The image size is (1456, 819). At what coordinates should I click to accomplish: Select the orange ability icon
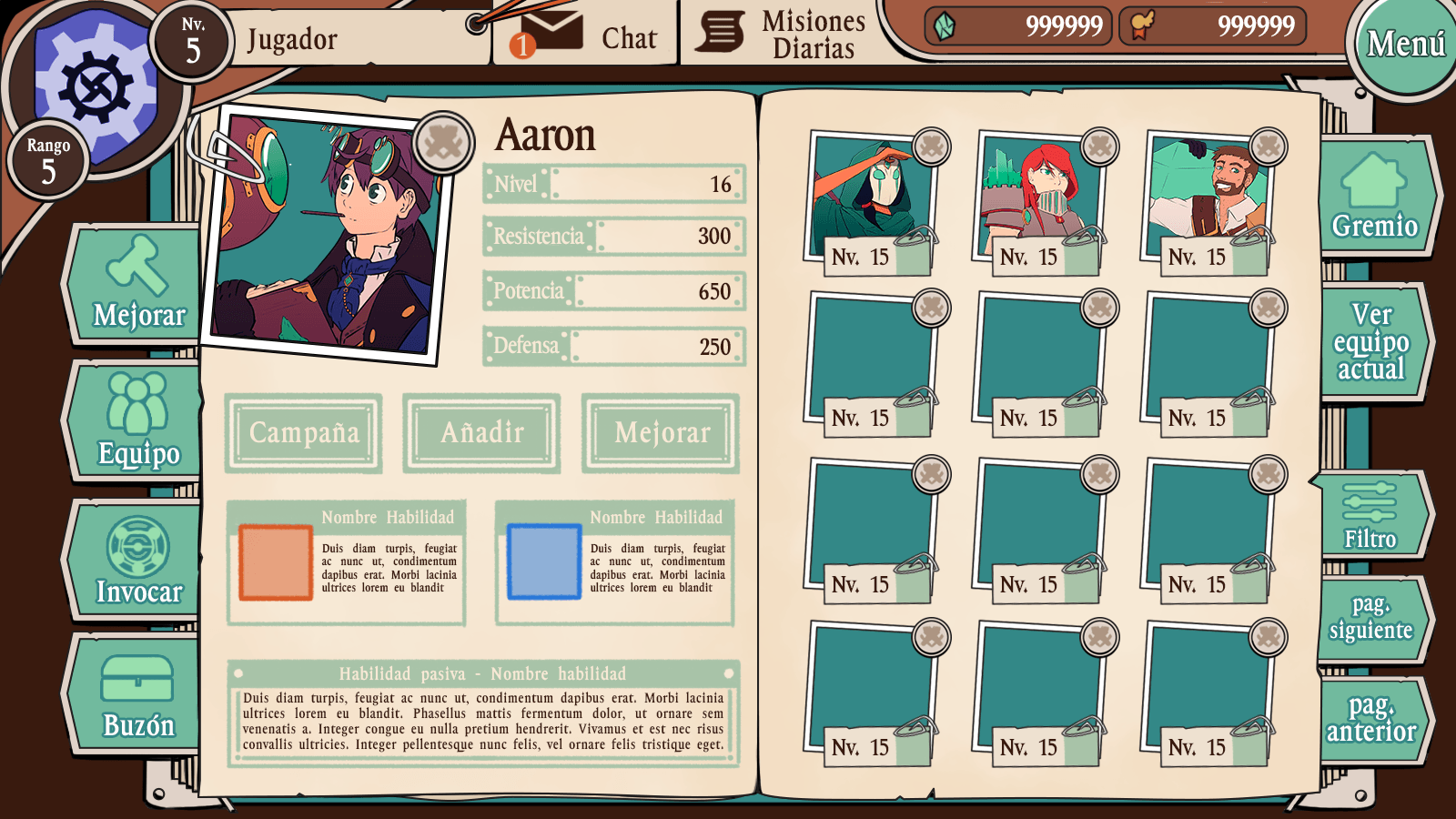point(275,561)
